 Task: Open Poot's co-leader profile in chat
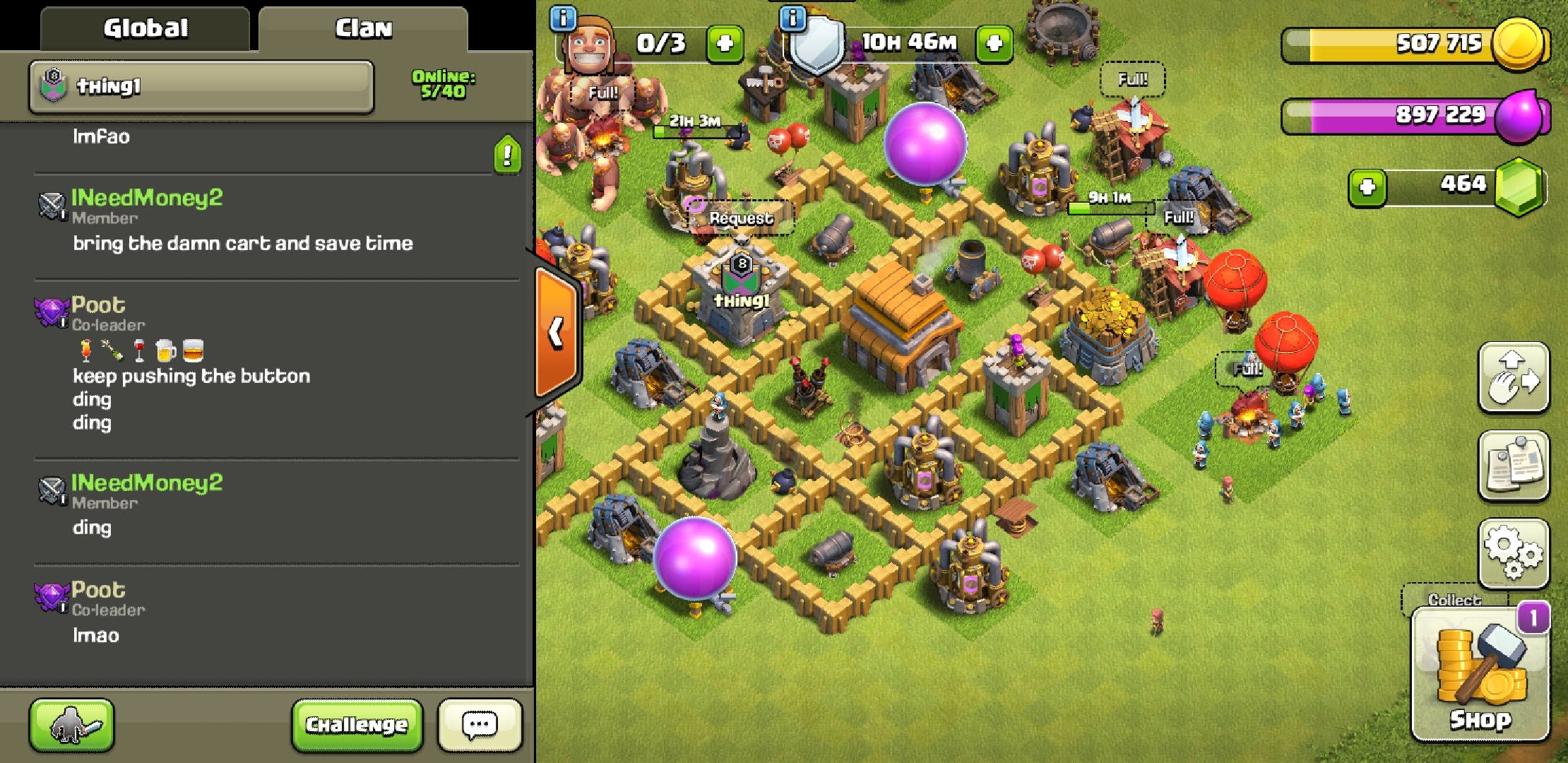click(98, 305)
